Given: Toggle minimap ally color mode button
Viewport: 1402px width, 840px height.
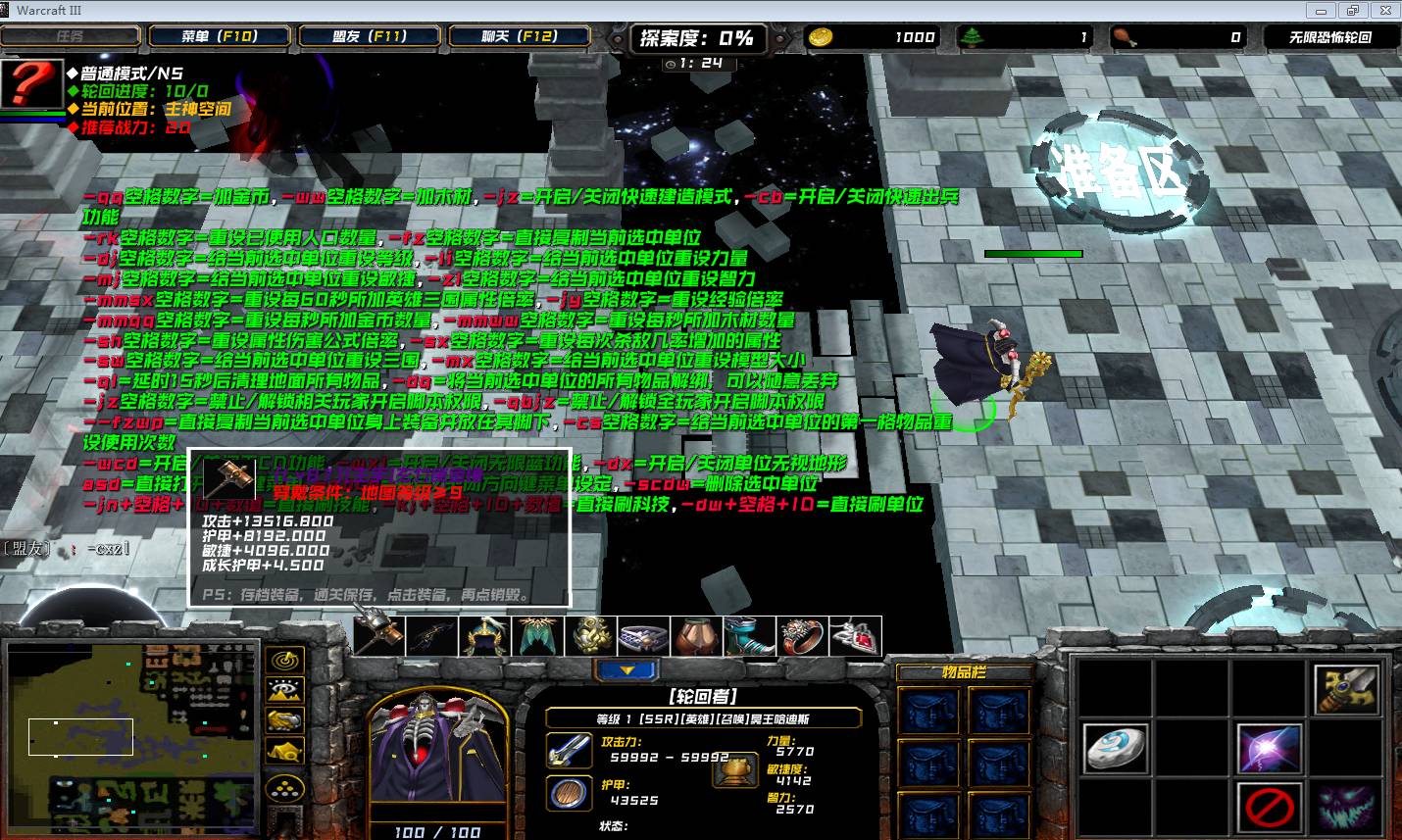Looking at the screenshot, I should click(284, 720).
